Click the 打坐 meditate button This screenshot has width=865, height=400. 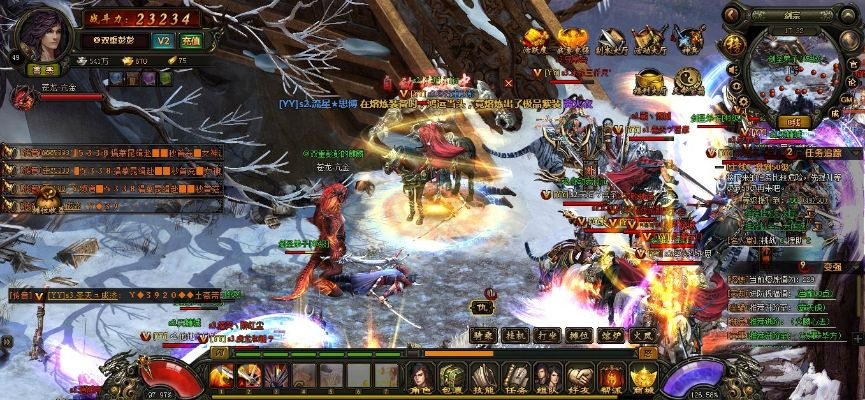546,336
